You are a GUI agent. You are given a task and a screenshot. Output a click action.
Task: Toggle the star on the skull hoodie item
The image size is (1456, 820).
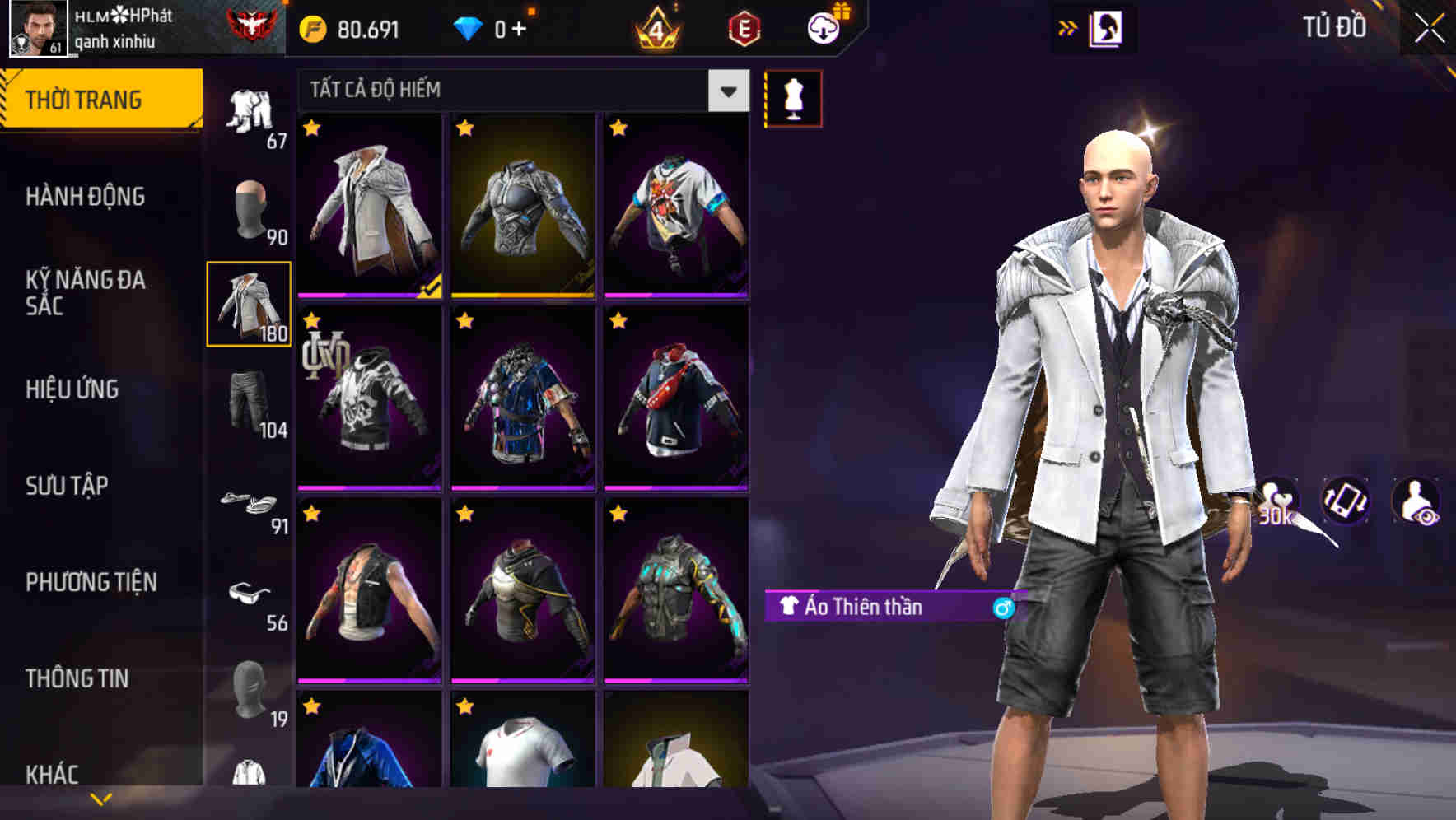pyautogui.click(x=311, y=319)
